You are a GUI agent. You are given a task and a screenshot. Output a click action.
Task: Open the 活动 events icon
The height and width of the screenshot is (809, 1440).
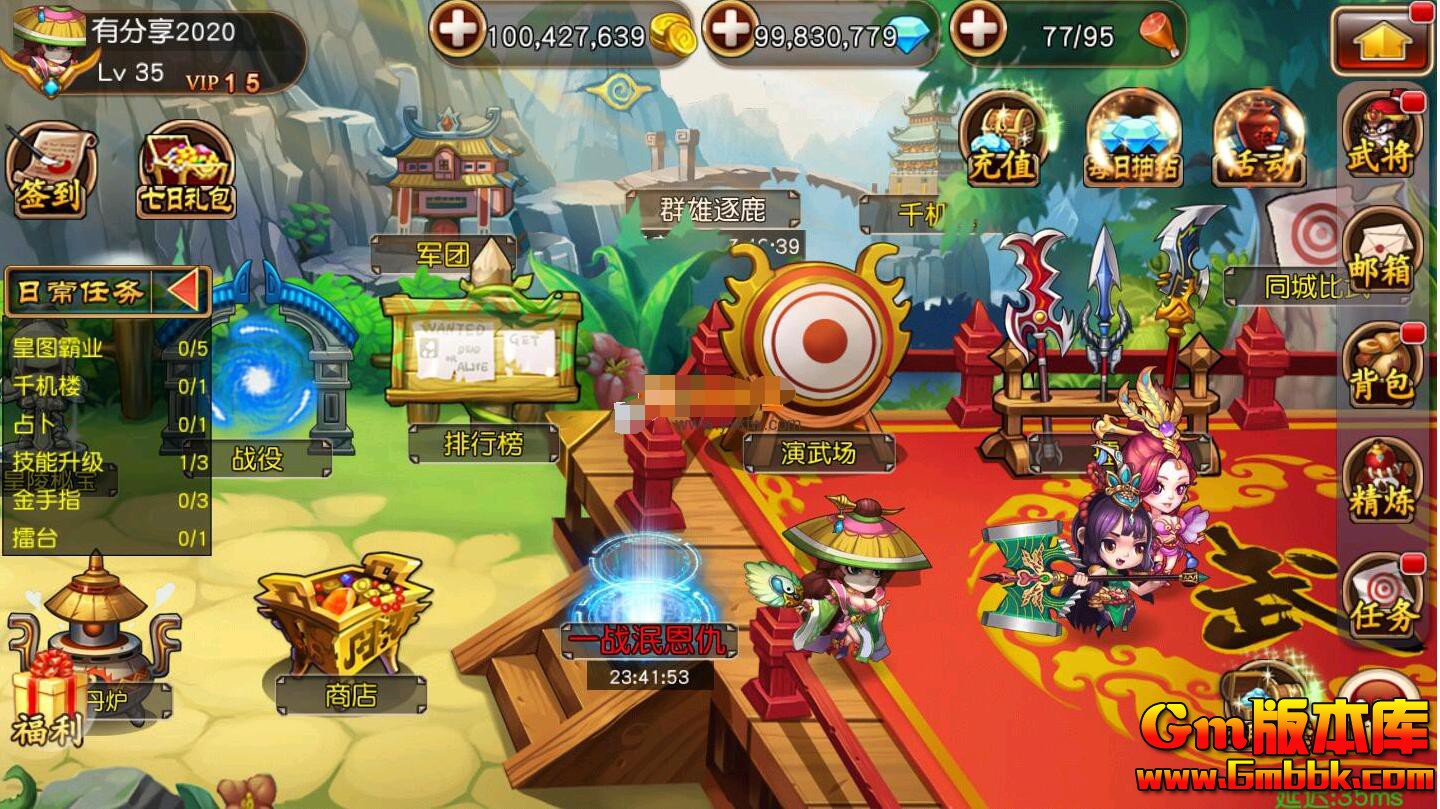pos(1259,140)
